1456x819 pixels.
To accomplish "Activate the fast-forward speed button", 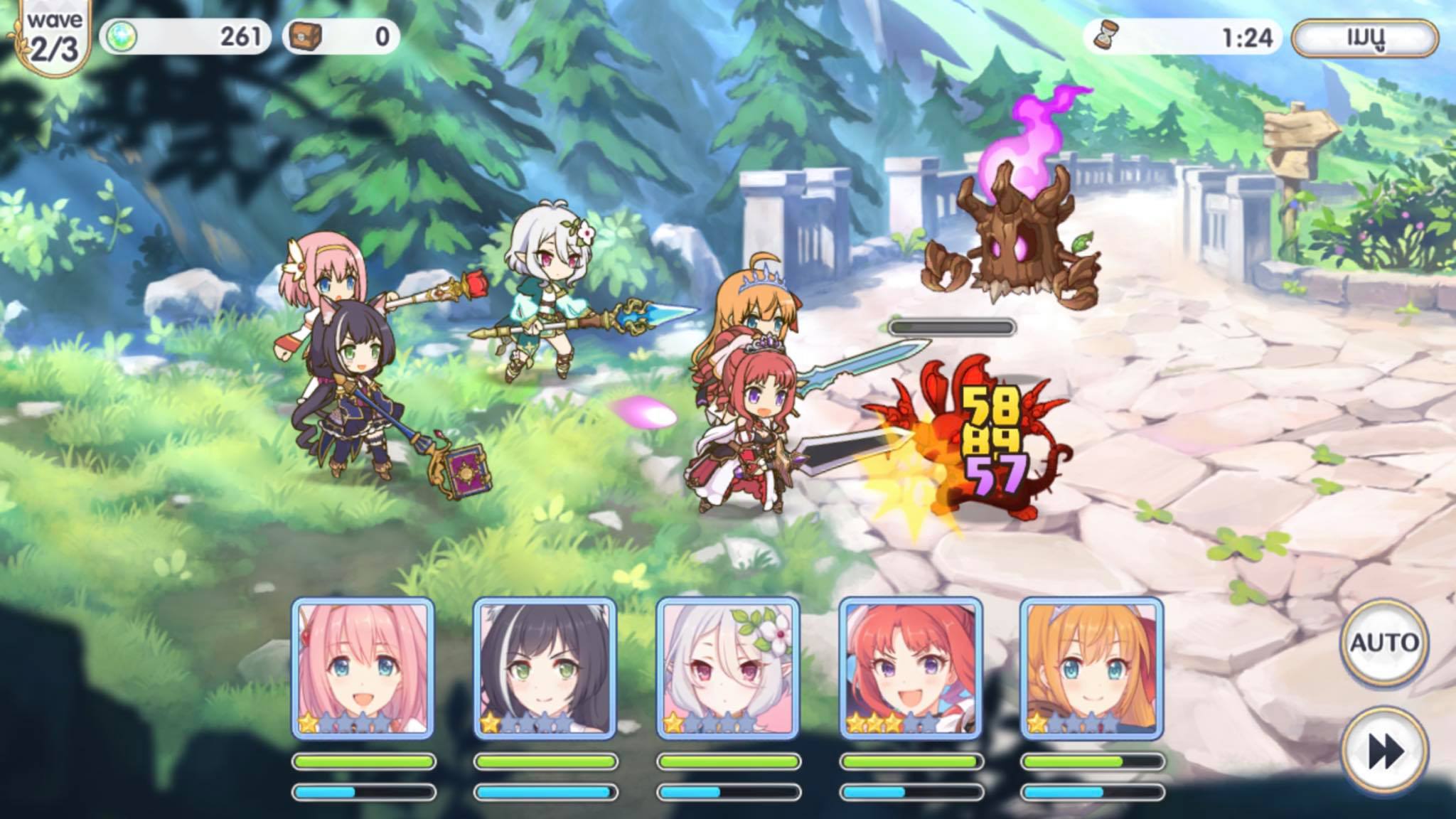I will click(x=1383, y=751).
